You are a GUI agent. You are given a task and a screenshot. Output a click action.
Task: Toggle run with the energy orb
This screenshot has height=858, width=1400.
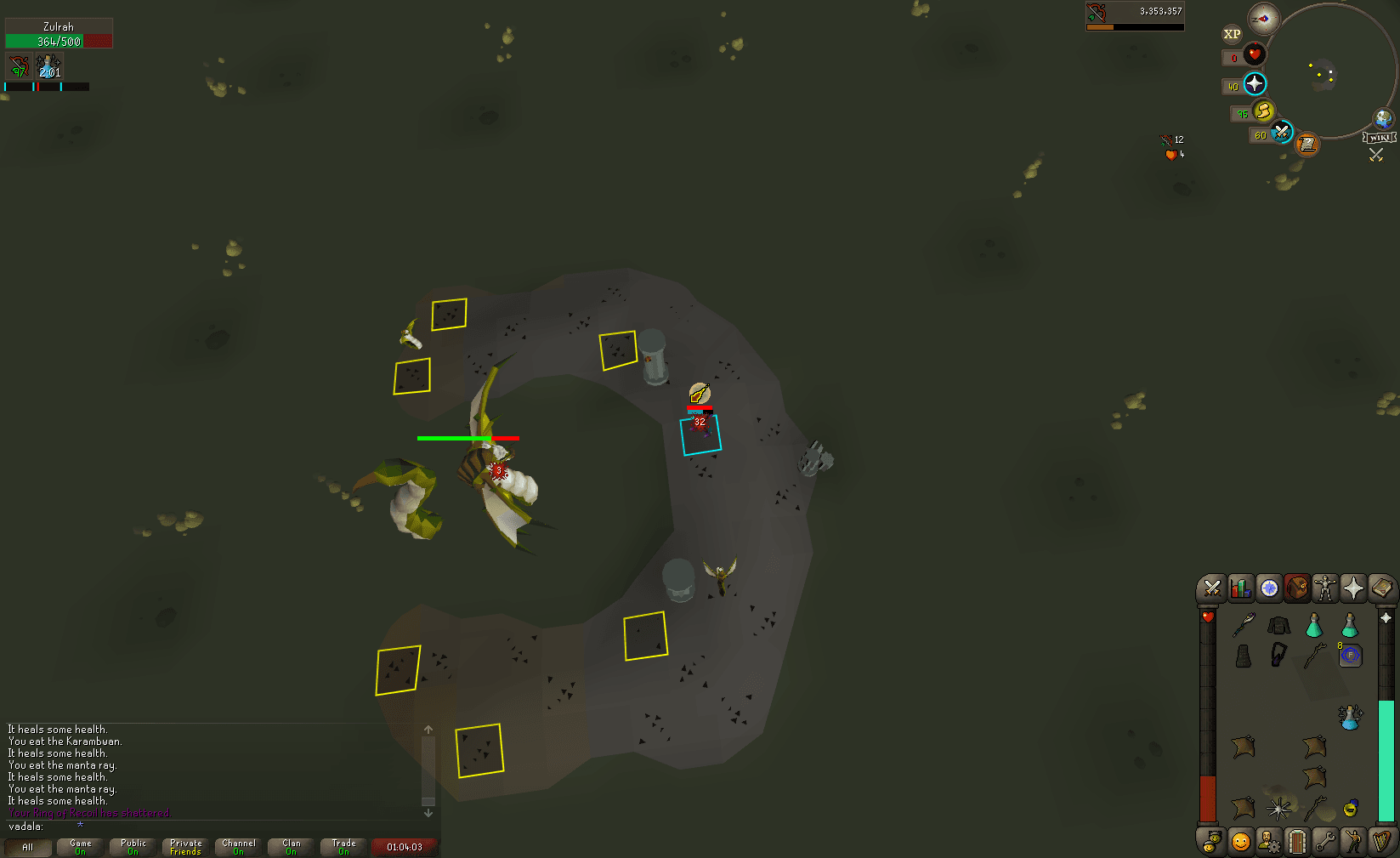click(x=1266, y=111)
